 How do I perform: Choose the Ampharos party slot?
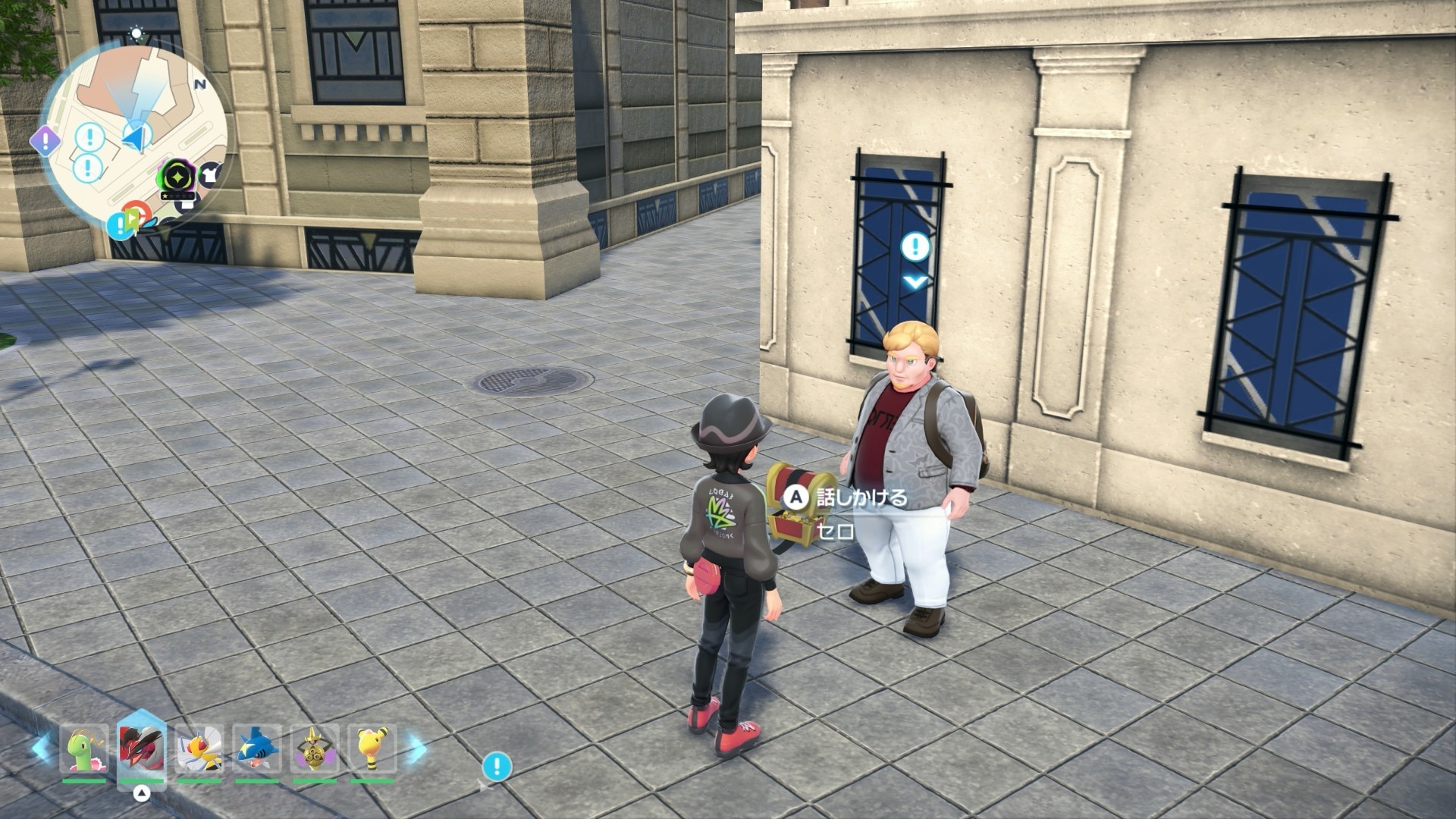(372, 749)
